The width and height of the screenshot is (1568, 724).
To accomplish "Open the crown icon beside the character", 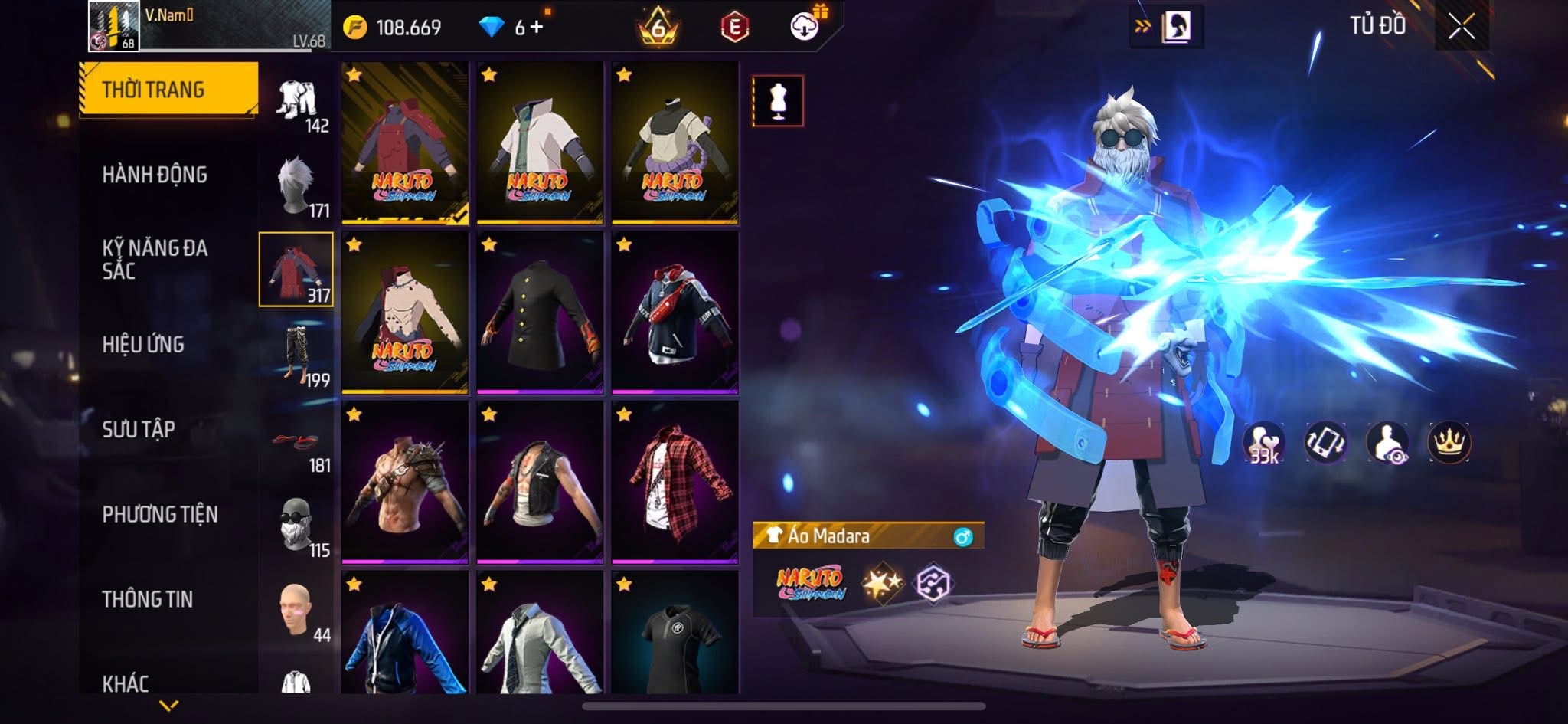I will point(1449,443).
